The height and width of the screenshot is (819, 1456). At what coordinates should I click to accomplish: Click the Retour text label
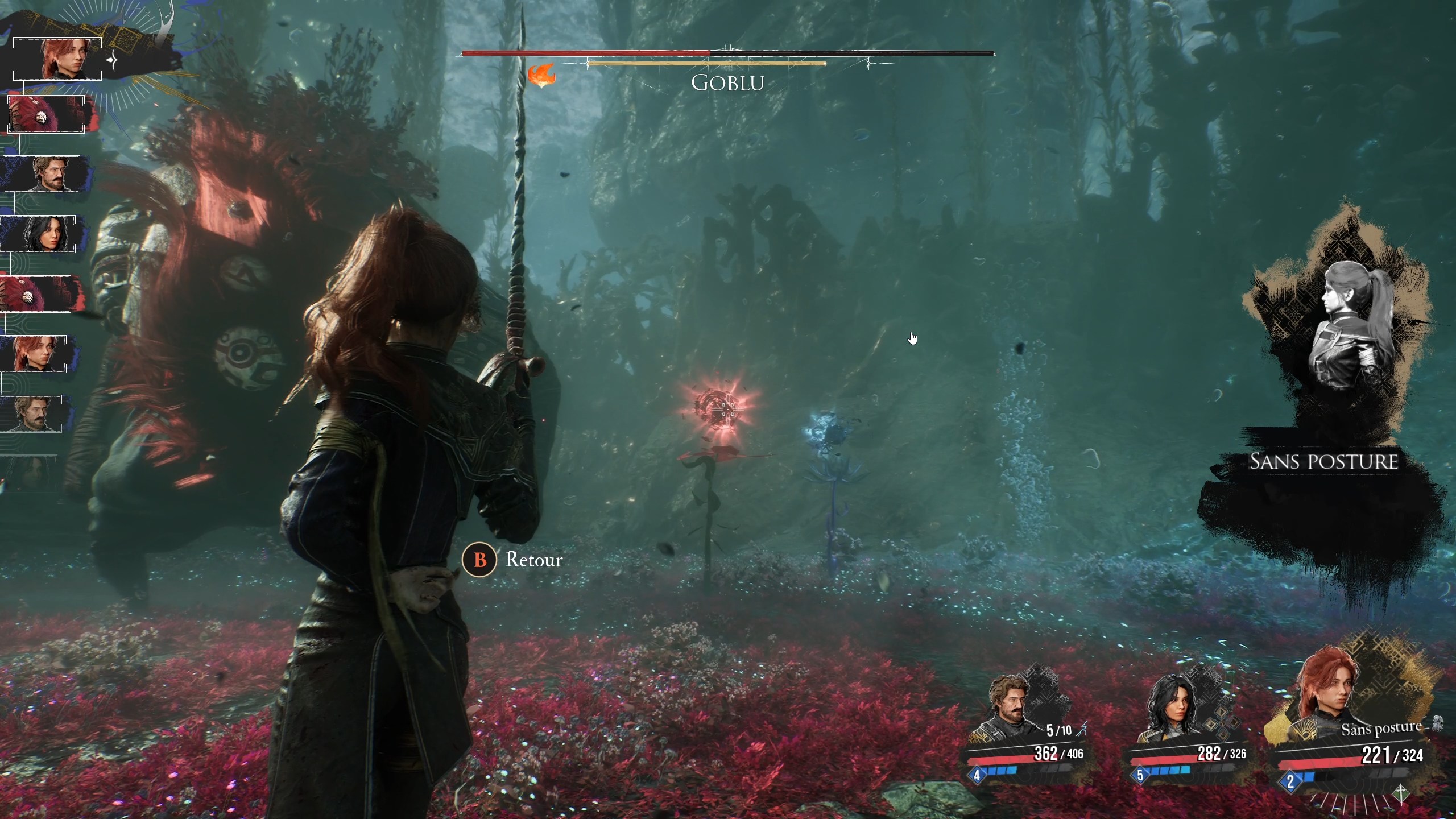533,560
